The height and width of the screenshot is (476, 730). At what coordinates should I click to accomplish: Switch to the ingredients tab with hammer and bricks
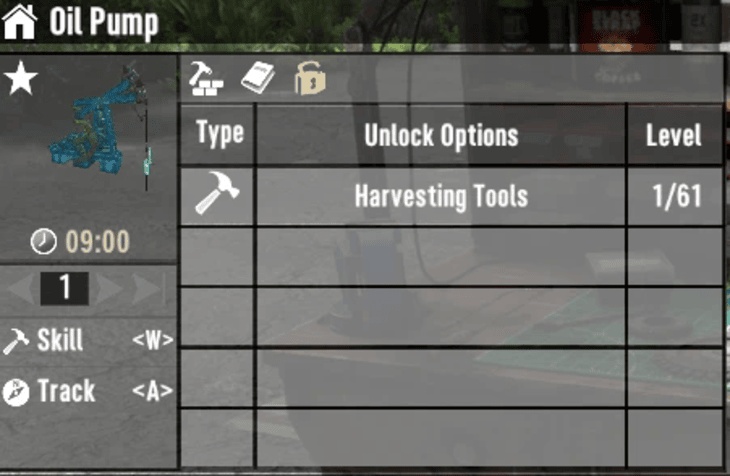click(x=206, y=78)
